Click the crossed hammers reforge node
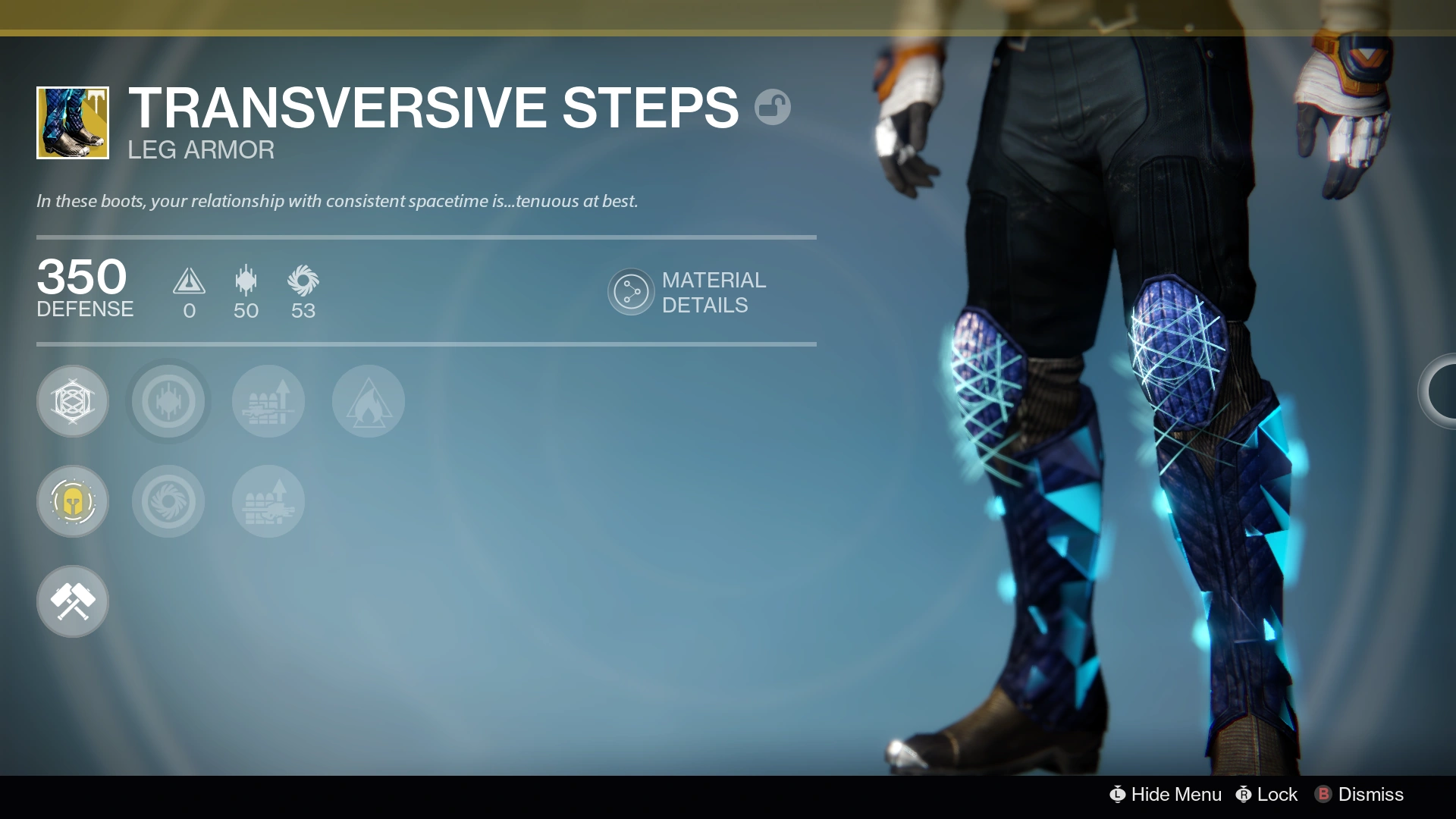The image size is (1456, 819). point(73,601)
